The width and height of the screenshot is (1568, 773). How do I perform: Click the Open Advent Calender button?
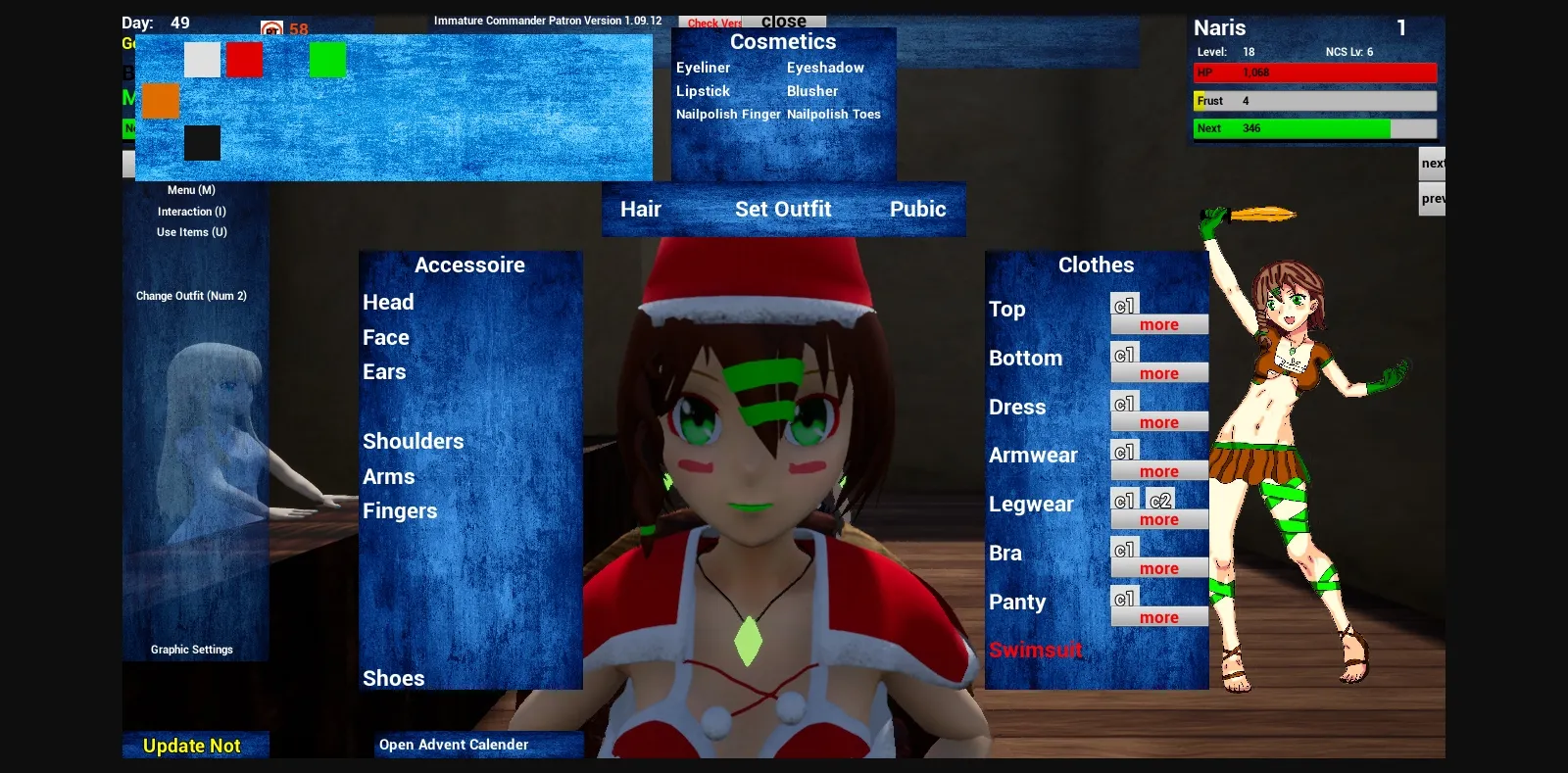tap(453, 744)
